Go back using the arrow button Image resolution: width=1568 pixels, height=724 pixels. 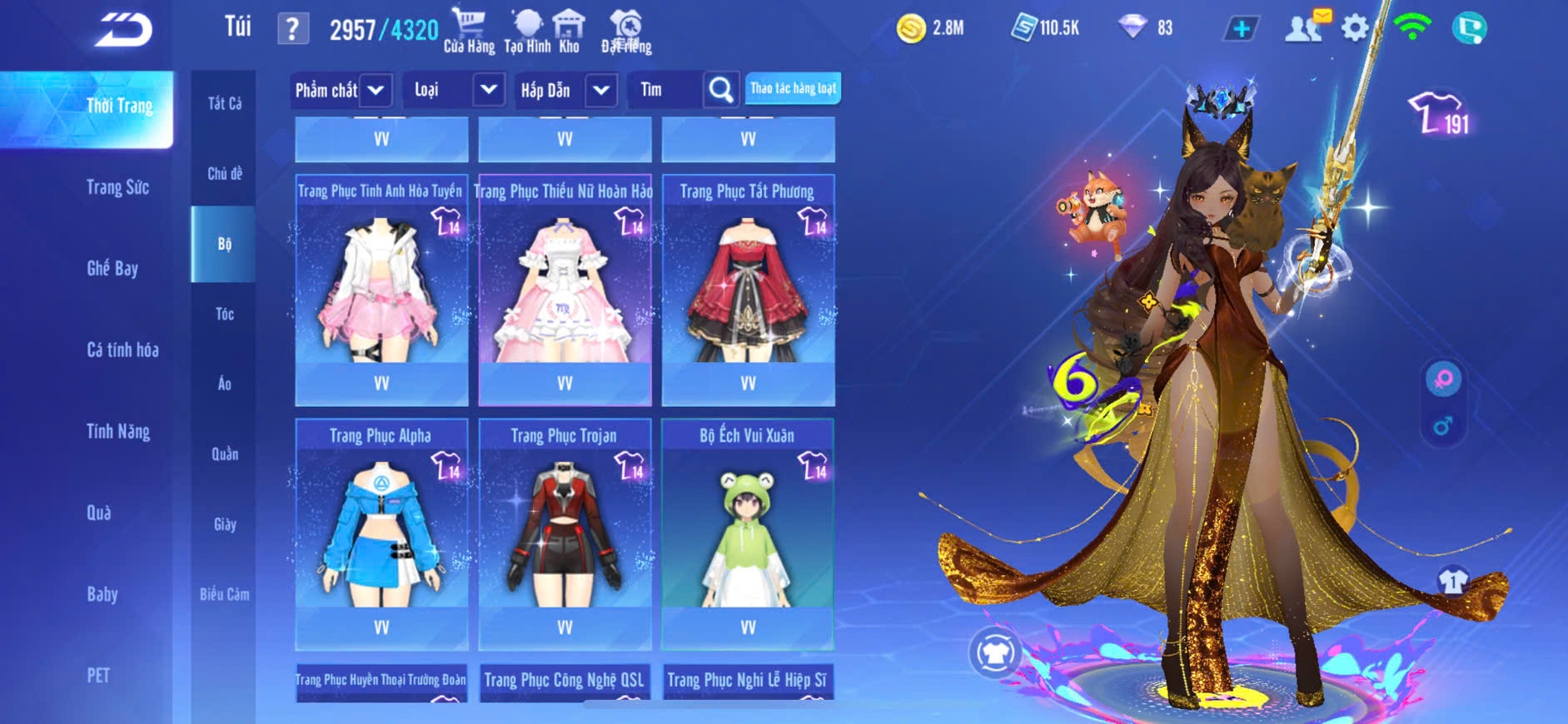pyautogui.click(x=123, y=30)
